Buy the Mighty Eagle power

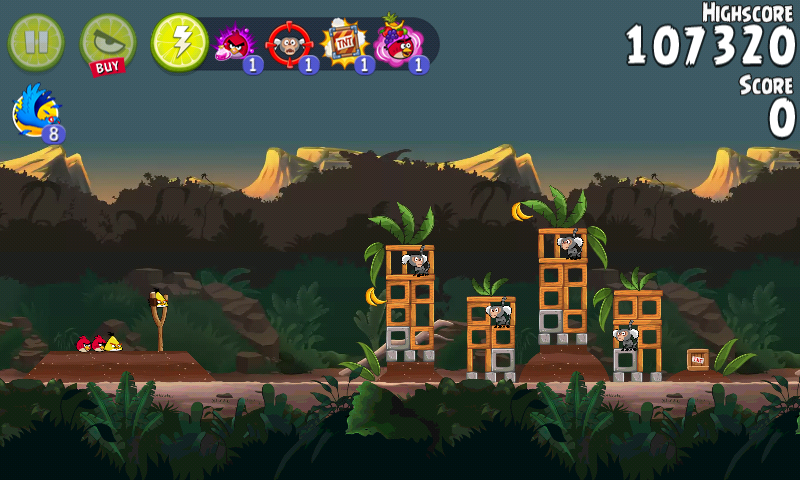(107, 44)
